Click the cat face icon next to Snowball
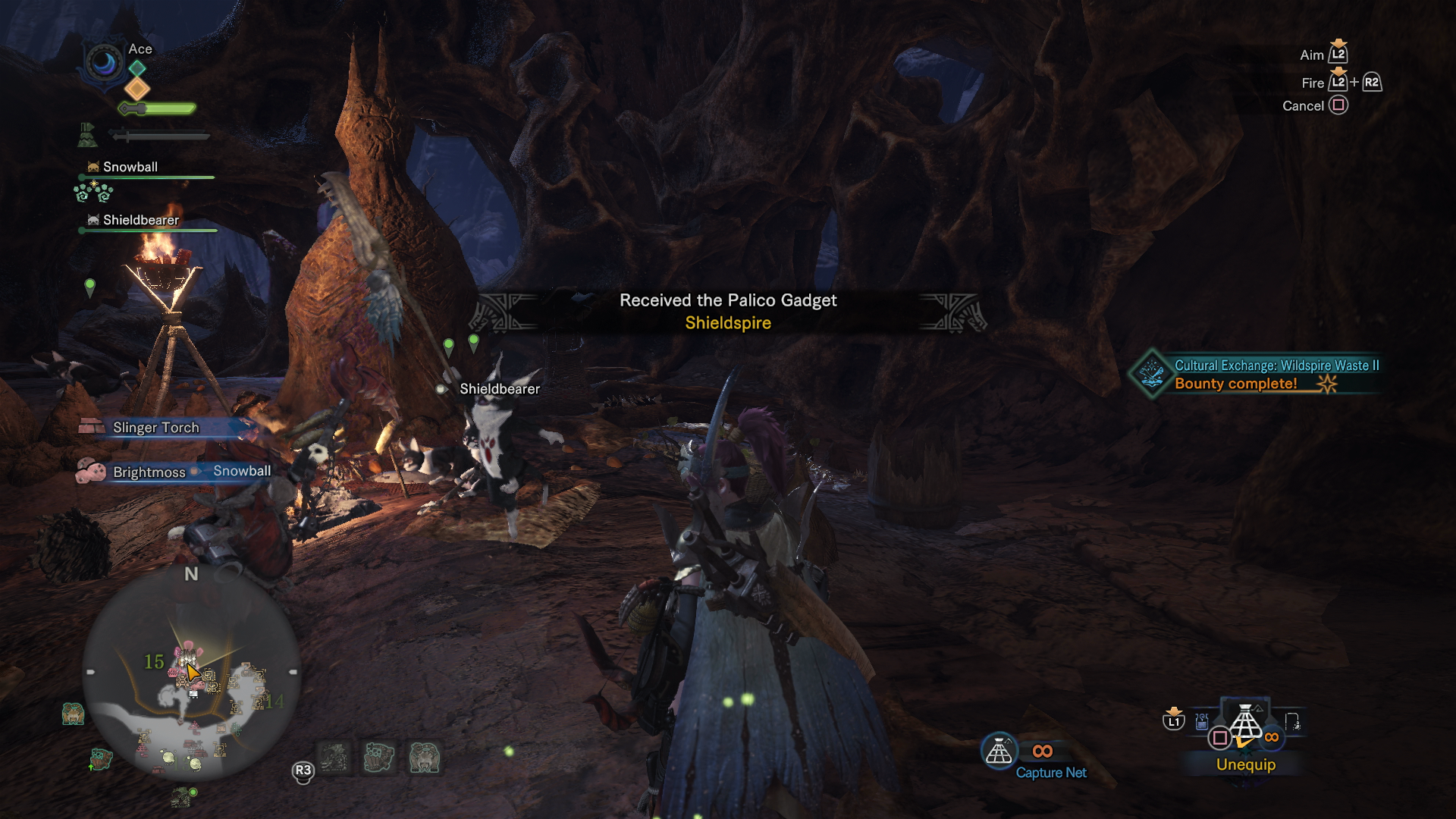 pyautogui.click(x=93, y=168)
